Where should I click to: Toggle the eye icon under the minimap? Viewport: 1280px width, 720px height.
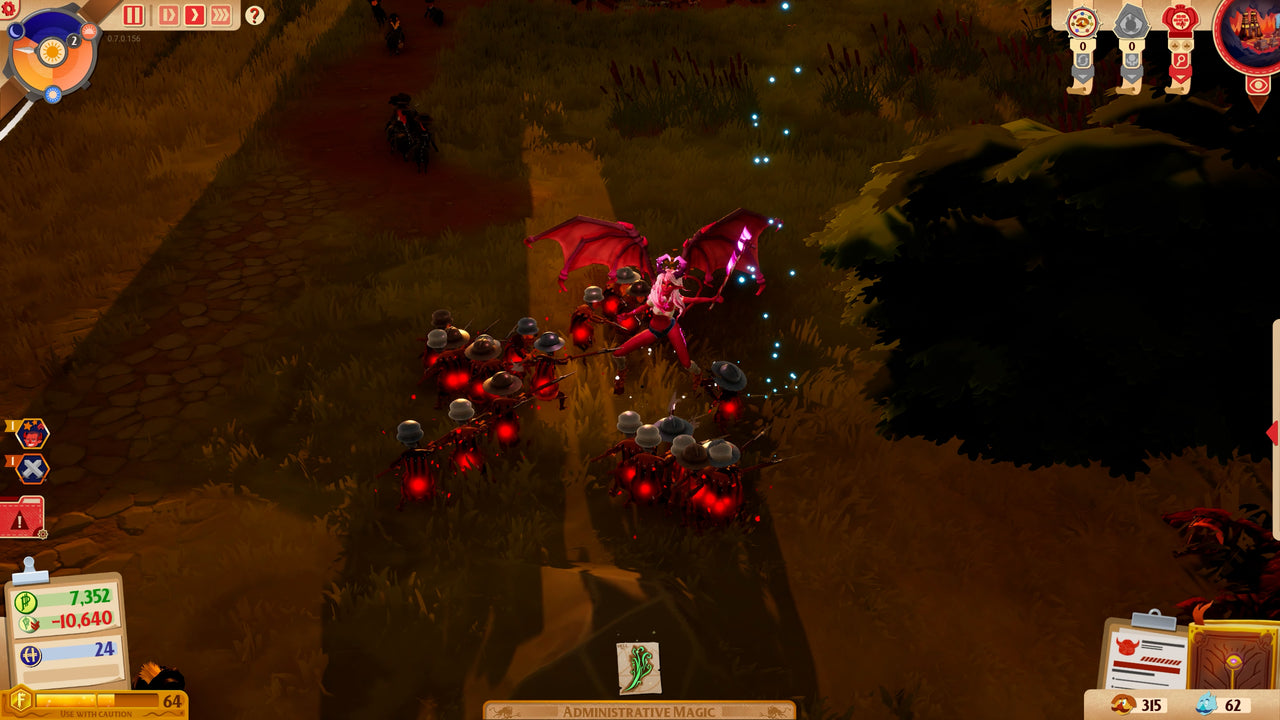click(x=1257, y=83)
